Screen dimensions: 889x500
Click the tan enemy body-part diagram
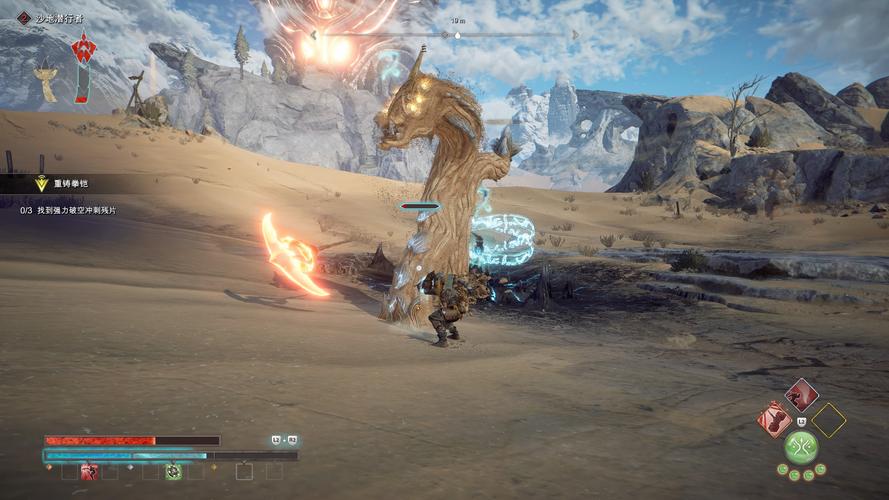point(46,80)
